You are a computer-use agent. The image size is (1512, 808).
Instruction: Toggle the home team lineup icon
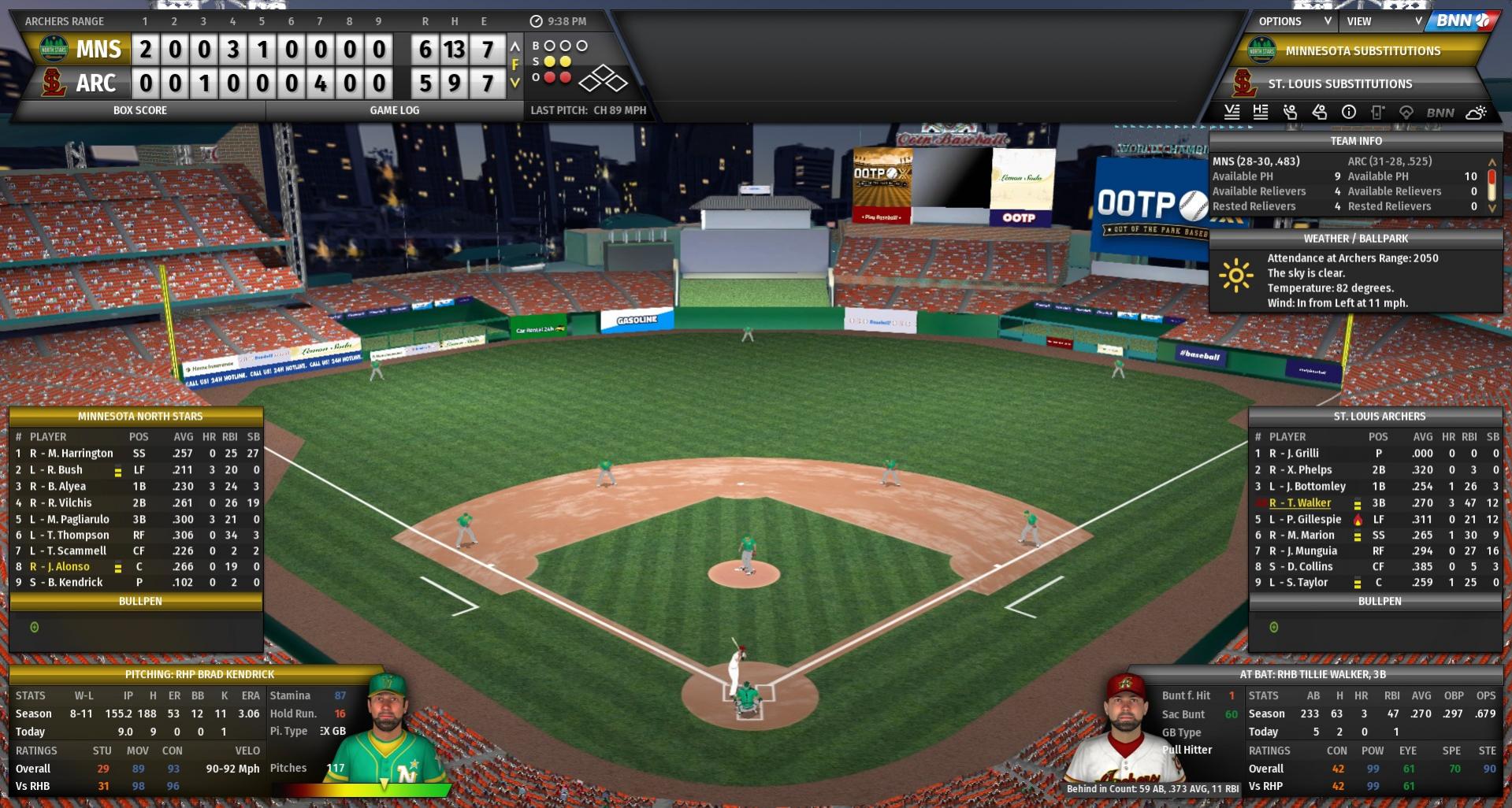(x=1261, y=112)
